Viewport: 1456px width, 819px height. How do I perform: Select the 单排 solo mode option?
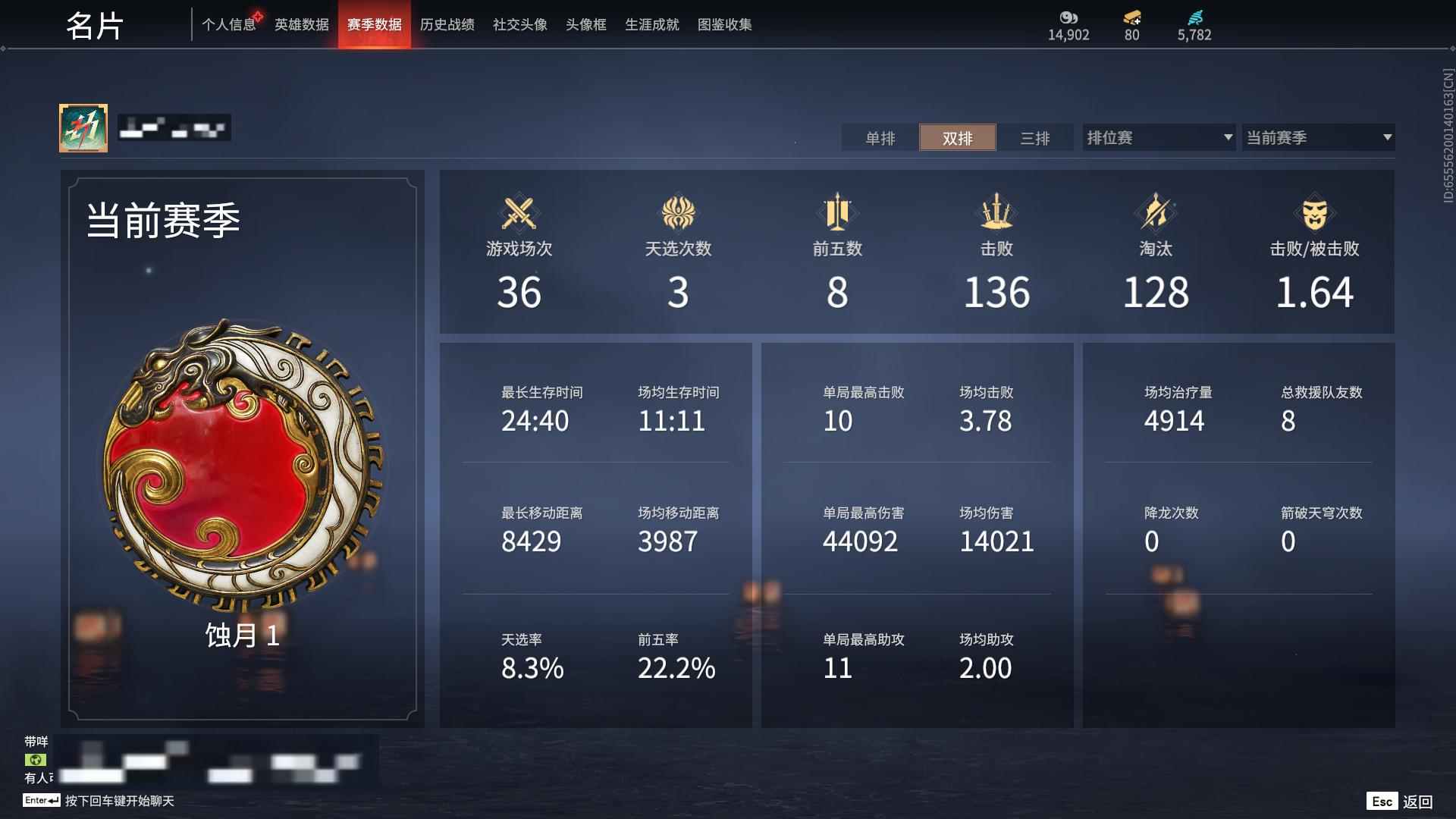click(x=880, y=138)
